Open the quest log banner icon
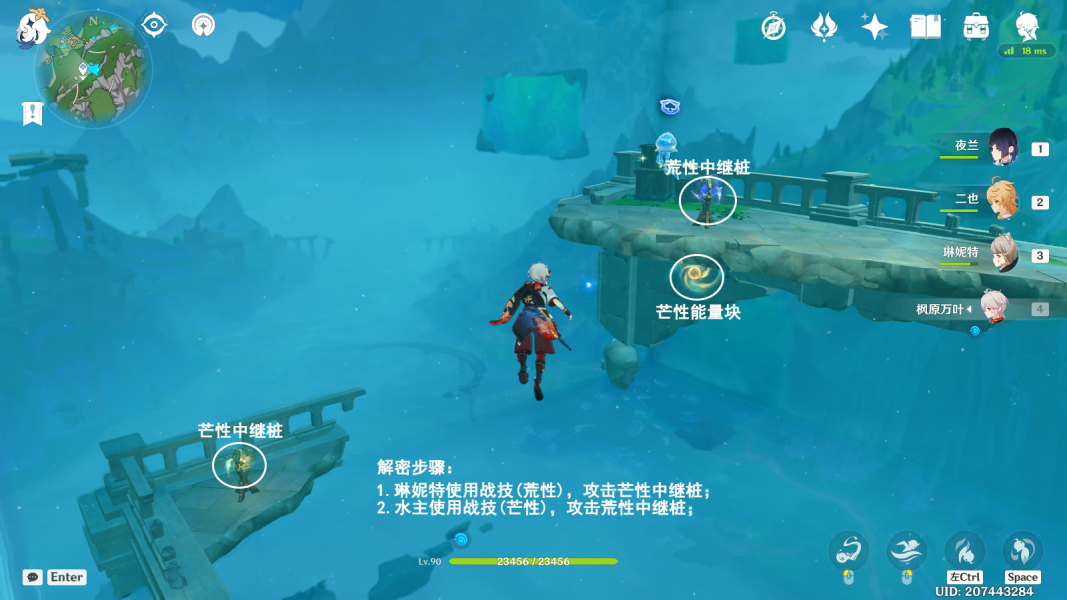 [x=32, y=113]
